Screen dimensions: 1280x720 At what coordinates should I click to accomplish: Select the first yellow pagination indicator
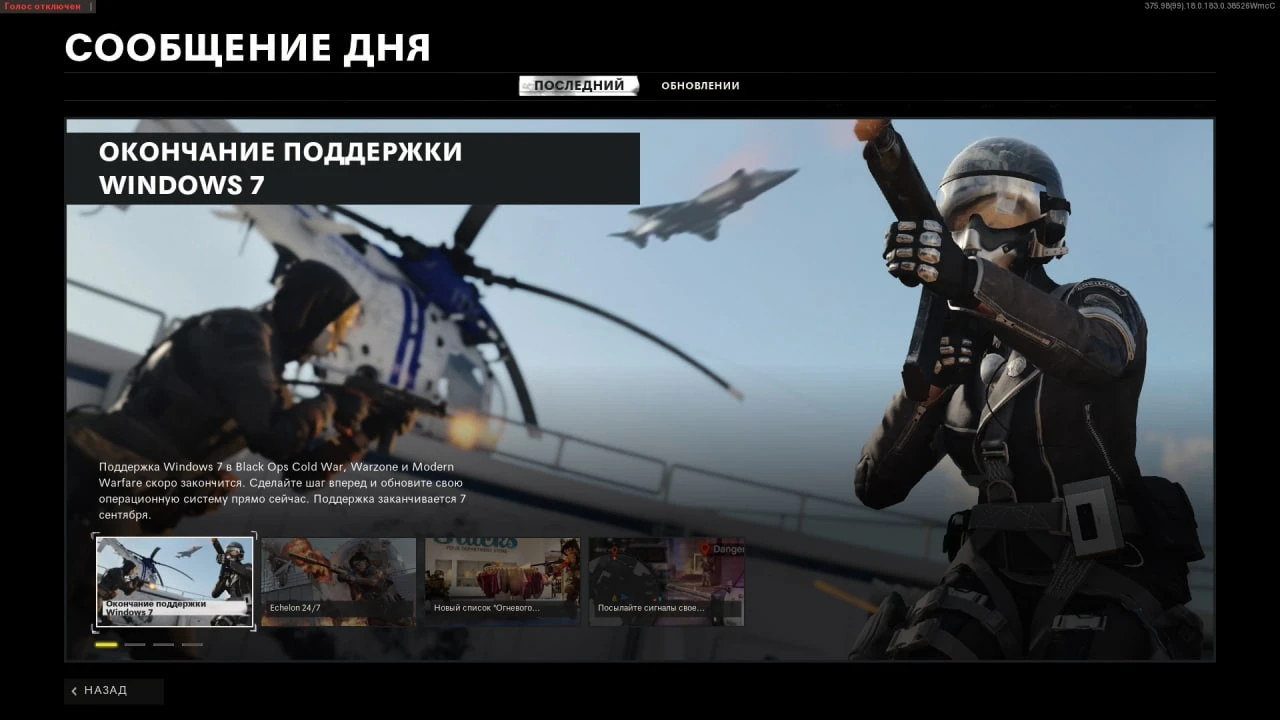point(105,645)
